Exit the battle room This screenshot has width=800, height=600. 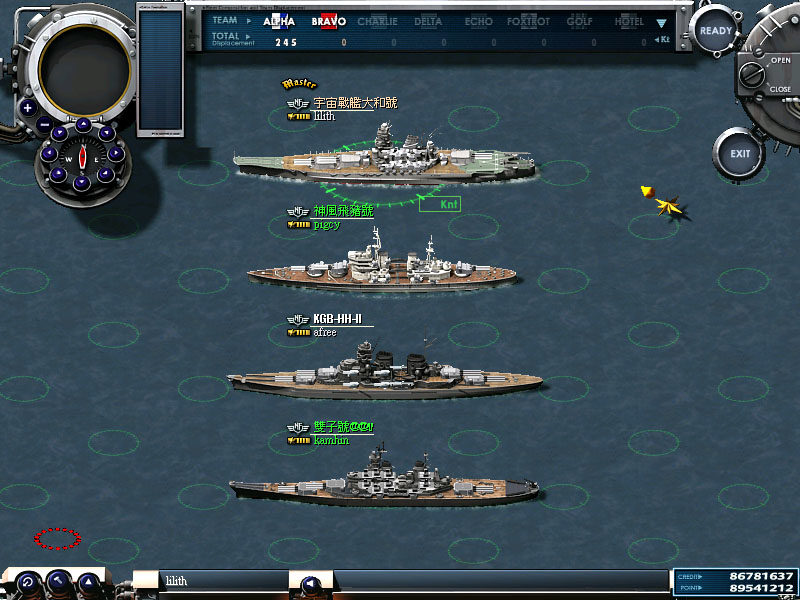740,154
